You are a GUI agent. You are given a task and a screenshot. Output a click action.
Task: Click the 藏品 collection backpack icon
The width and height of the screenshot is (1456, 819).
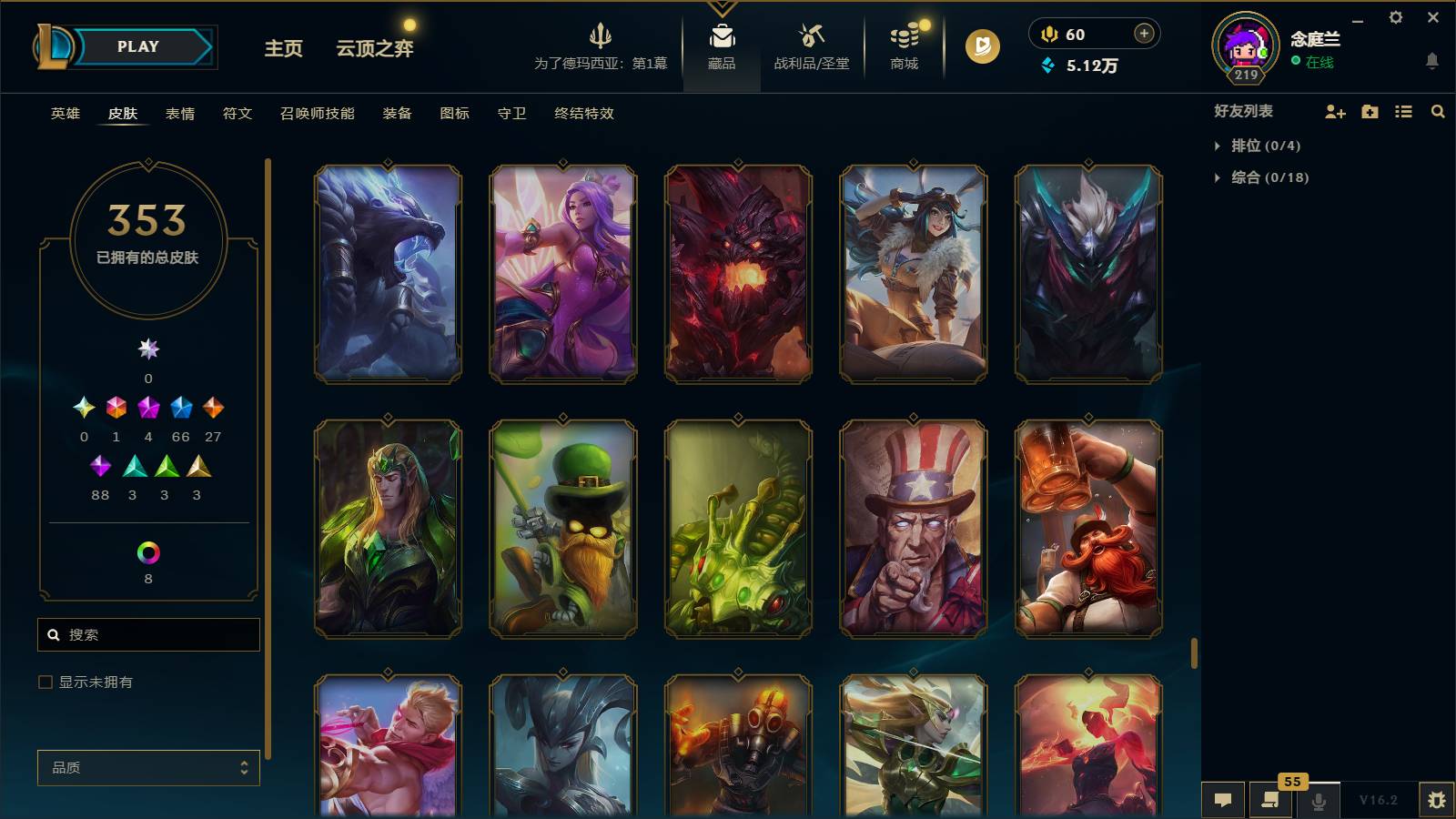coord(721,41)
